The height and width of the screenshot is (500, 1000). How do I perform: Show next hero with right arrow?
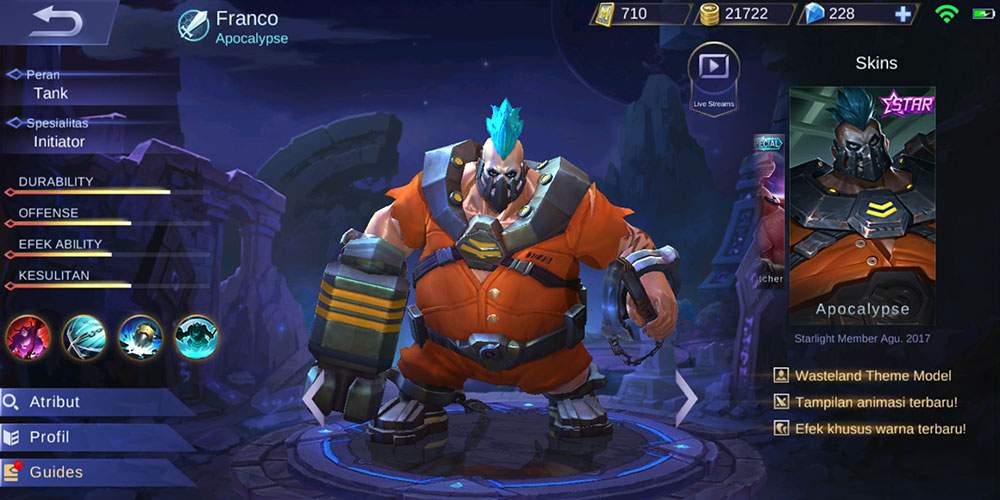tap(686, 397)
